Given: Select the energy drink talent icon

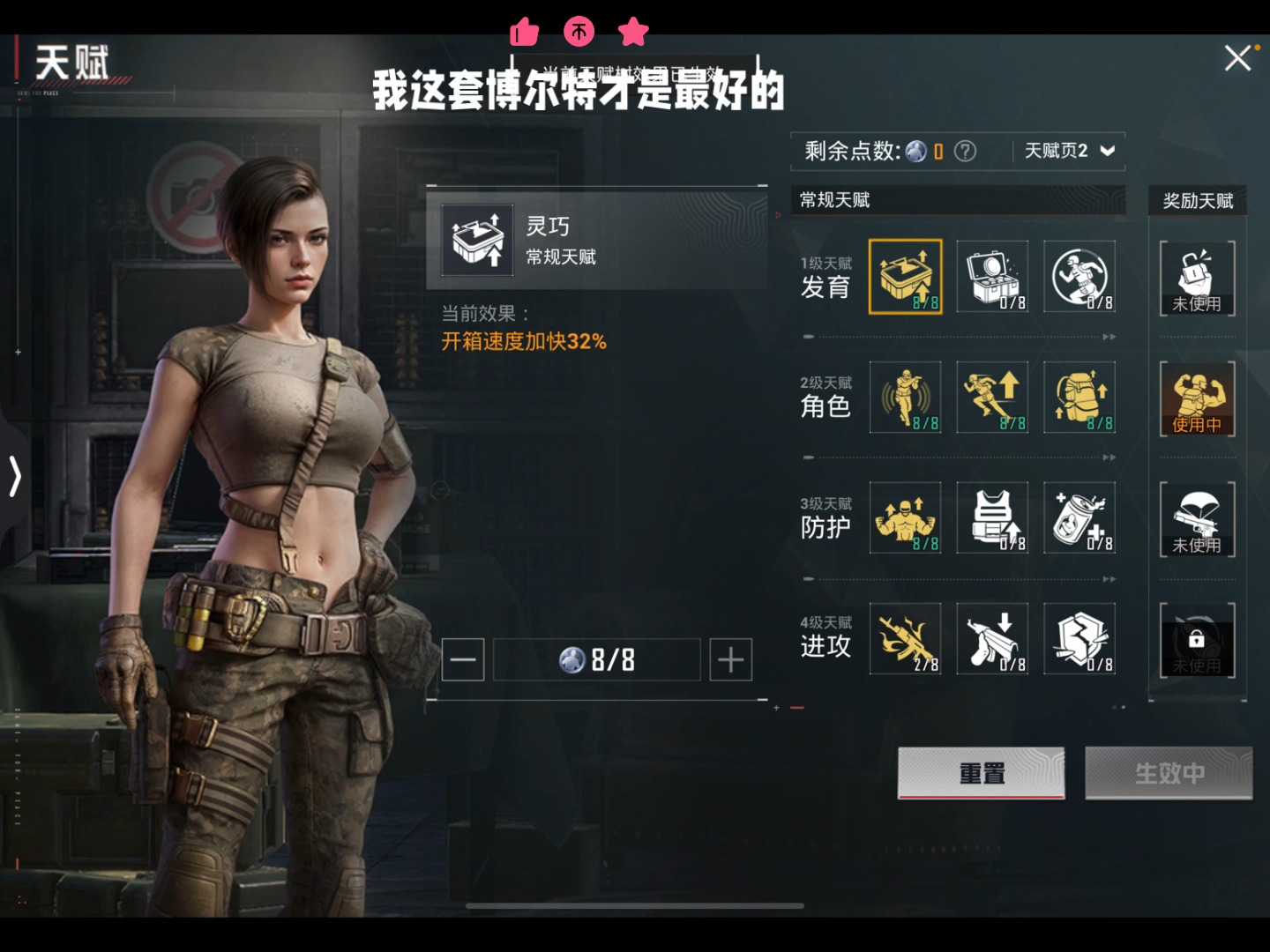Looking at the screenshot, I should (1079, 518).
